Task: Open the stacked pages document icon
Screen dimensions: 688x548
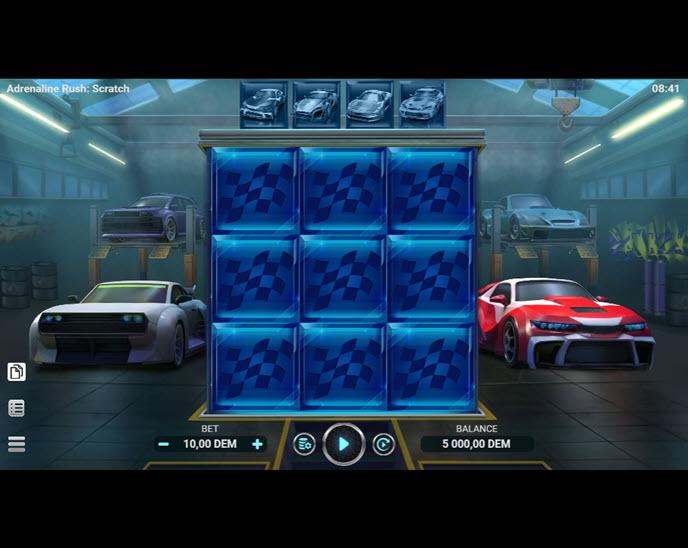Action: (16, 372)
